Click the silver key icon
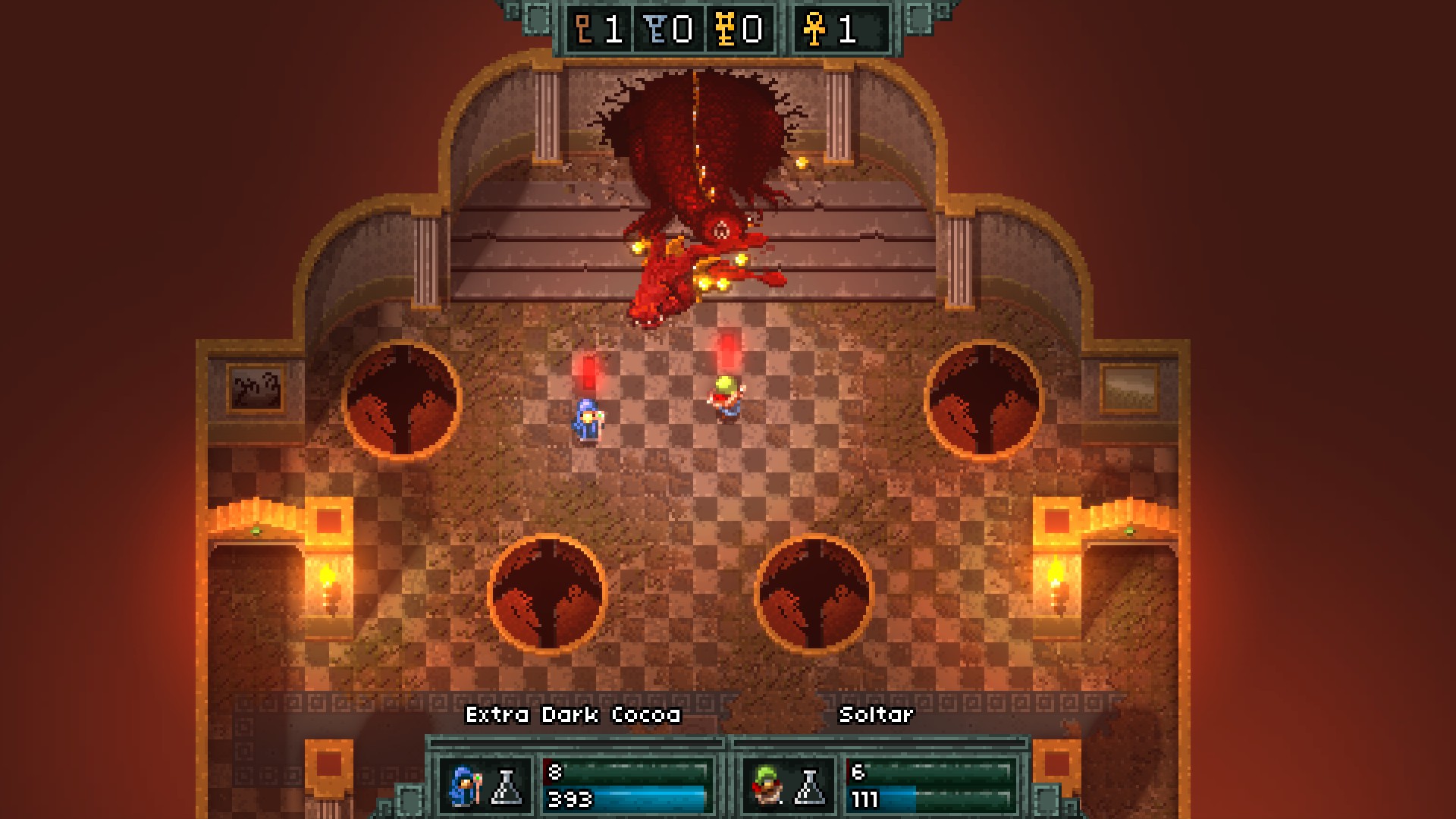The height and width of the screenshot is (819, 1456). pyautogui.click(x=654, y=30)
